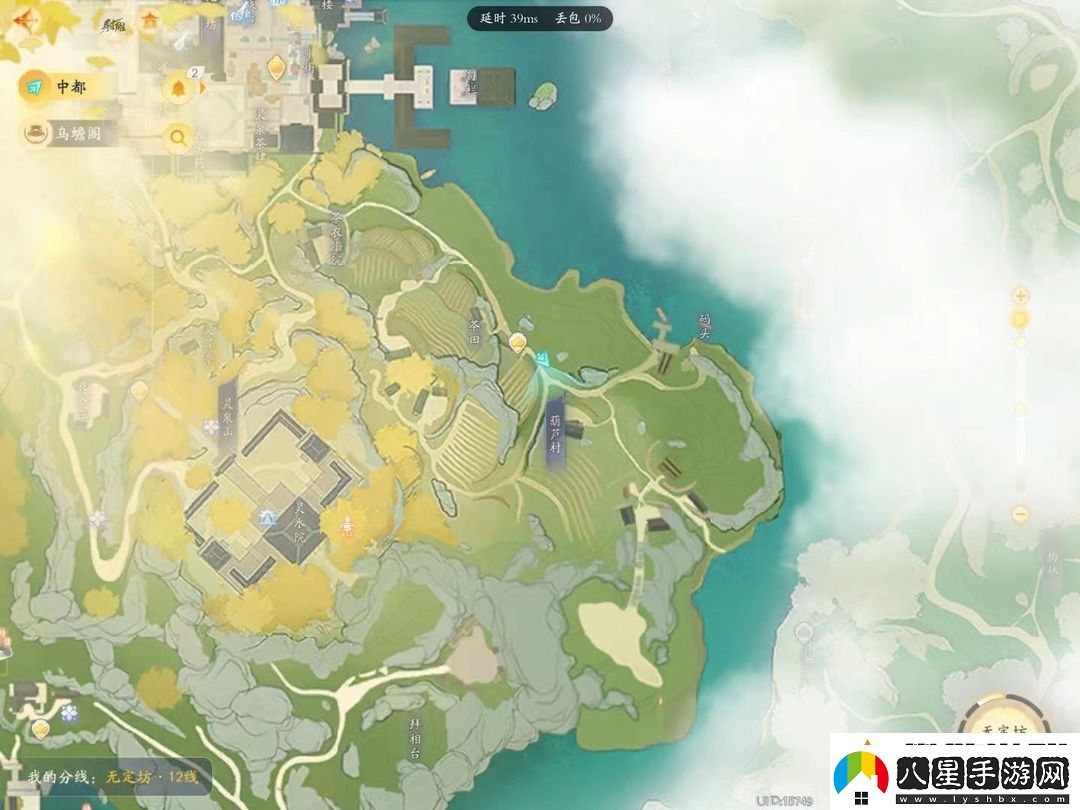Zoom in the map with plus button
Image resolution: width=1080 pixels, height=810 pixels.
(x=1020, y=296)
